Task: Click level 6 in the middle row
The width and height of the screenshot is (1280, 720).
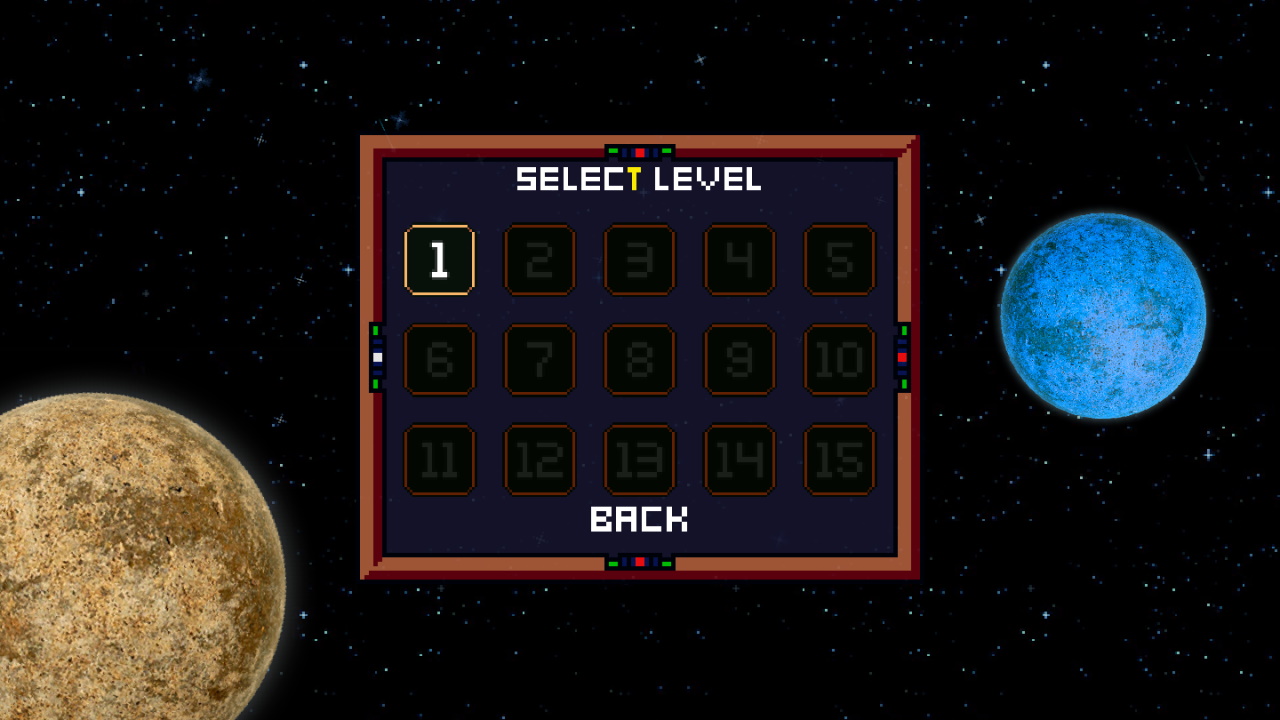Action: (x=439, y=361)
